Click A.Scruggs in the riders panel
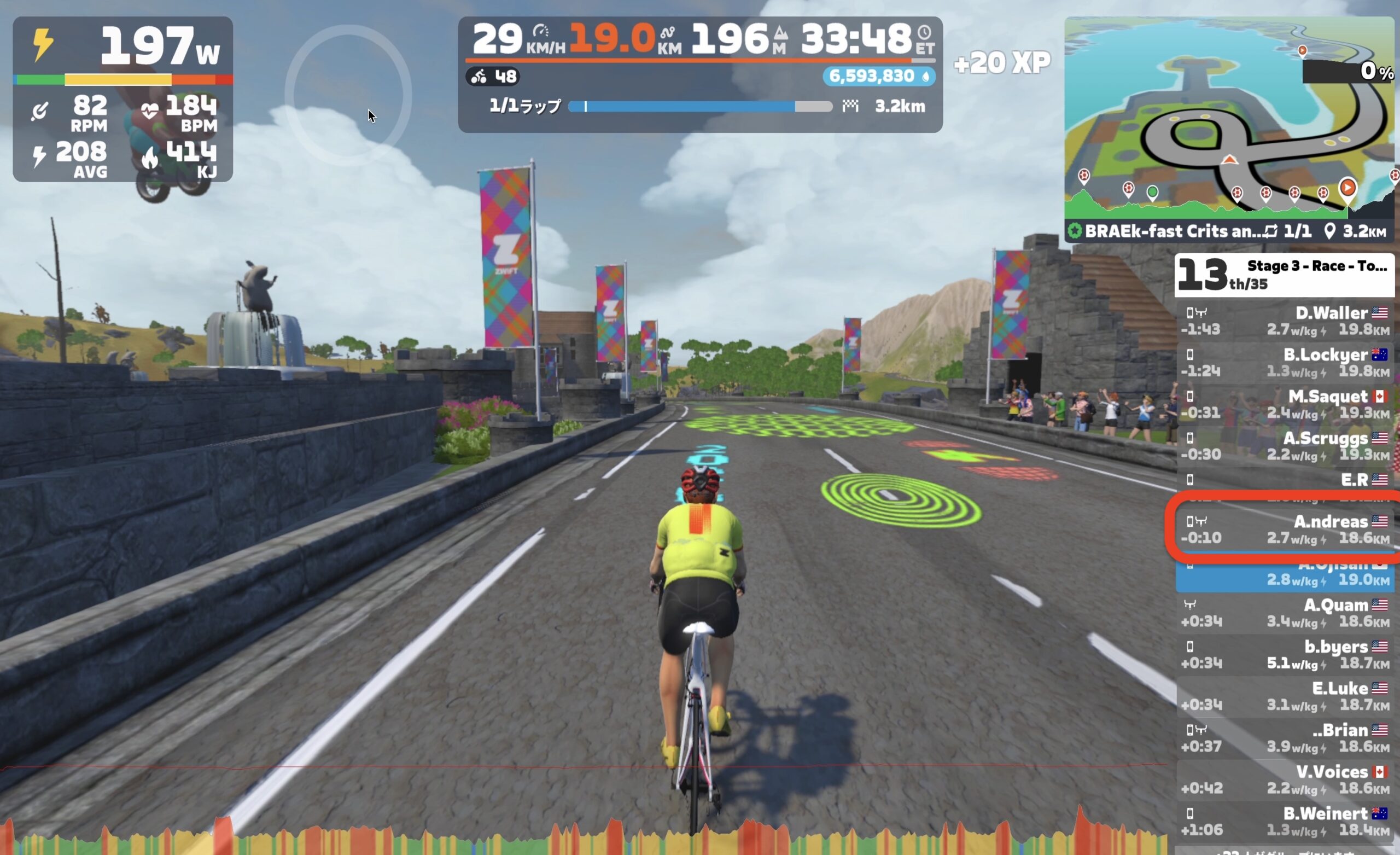This screenshot has width=1400, height=855. [1284, 446]
